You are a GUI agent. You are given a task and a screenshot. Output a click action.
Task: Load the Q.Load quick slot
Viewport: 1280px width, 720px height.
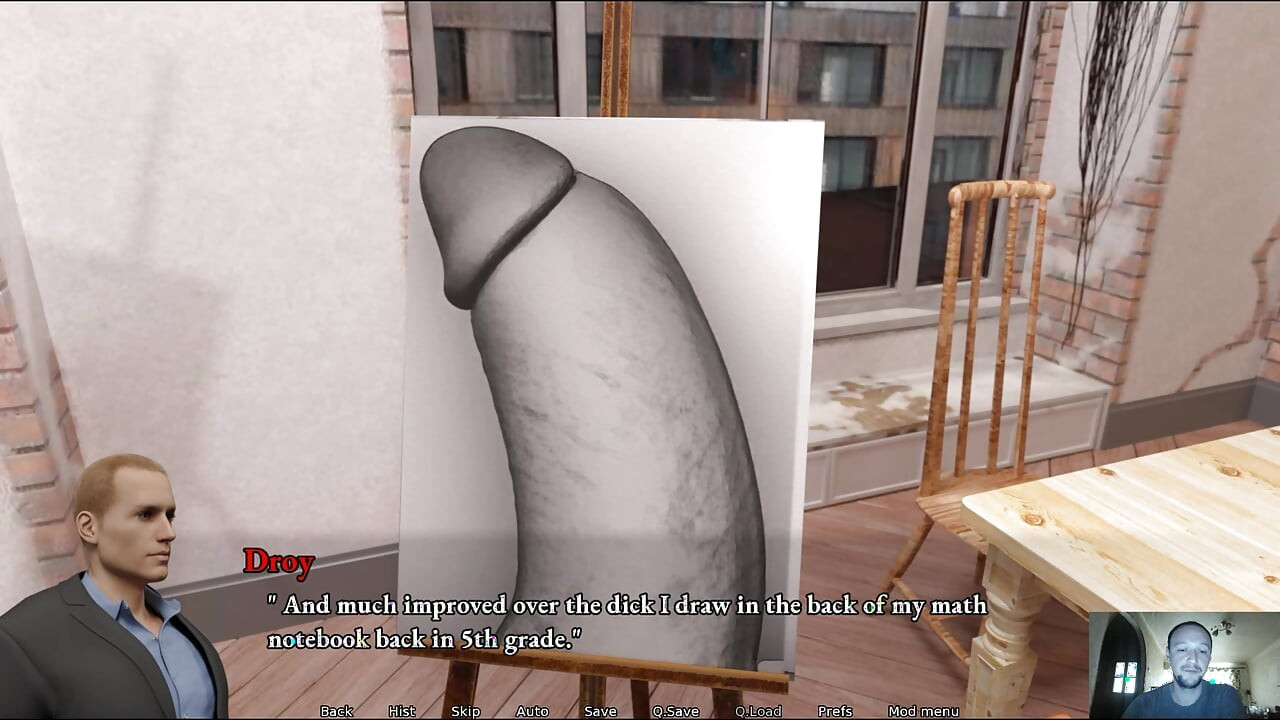pos(759,711)
